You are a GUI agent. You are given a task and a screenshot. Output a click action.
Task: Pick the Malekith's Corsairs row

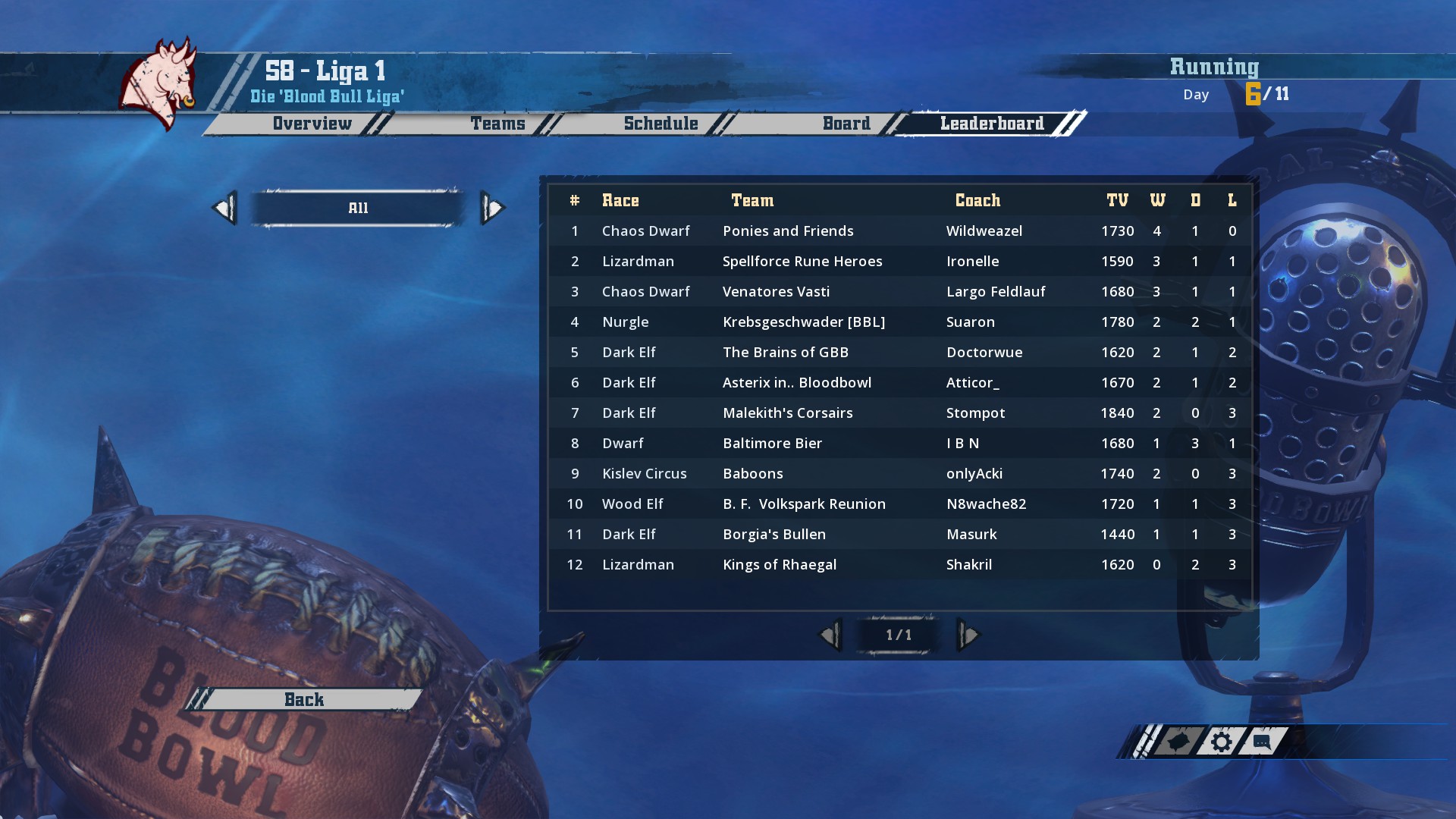[x=787, y=413]
